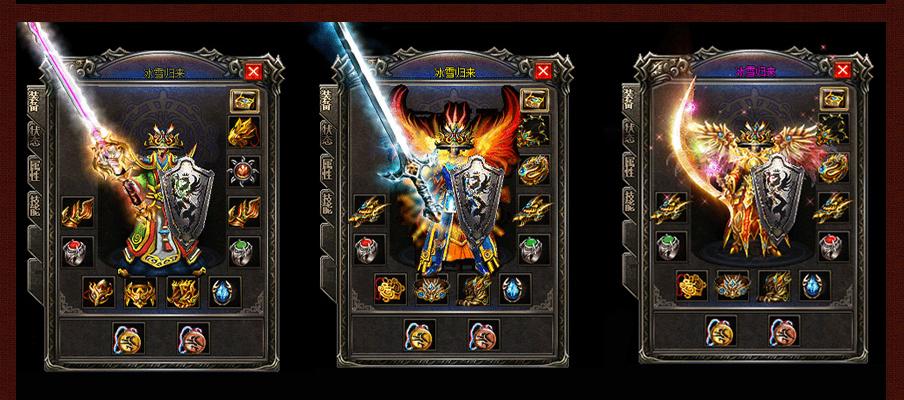Pick the blue gem slot on the flame-winged panel
904x400 pixels.
515,290
